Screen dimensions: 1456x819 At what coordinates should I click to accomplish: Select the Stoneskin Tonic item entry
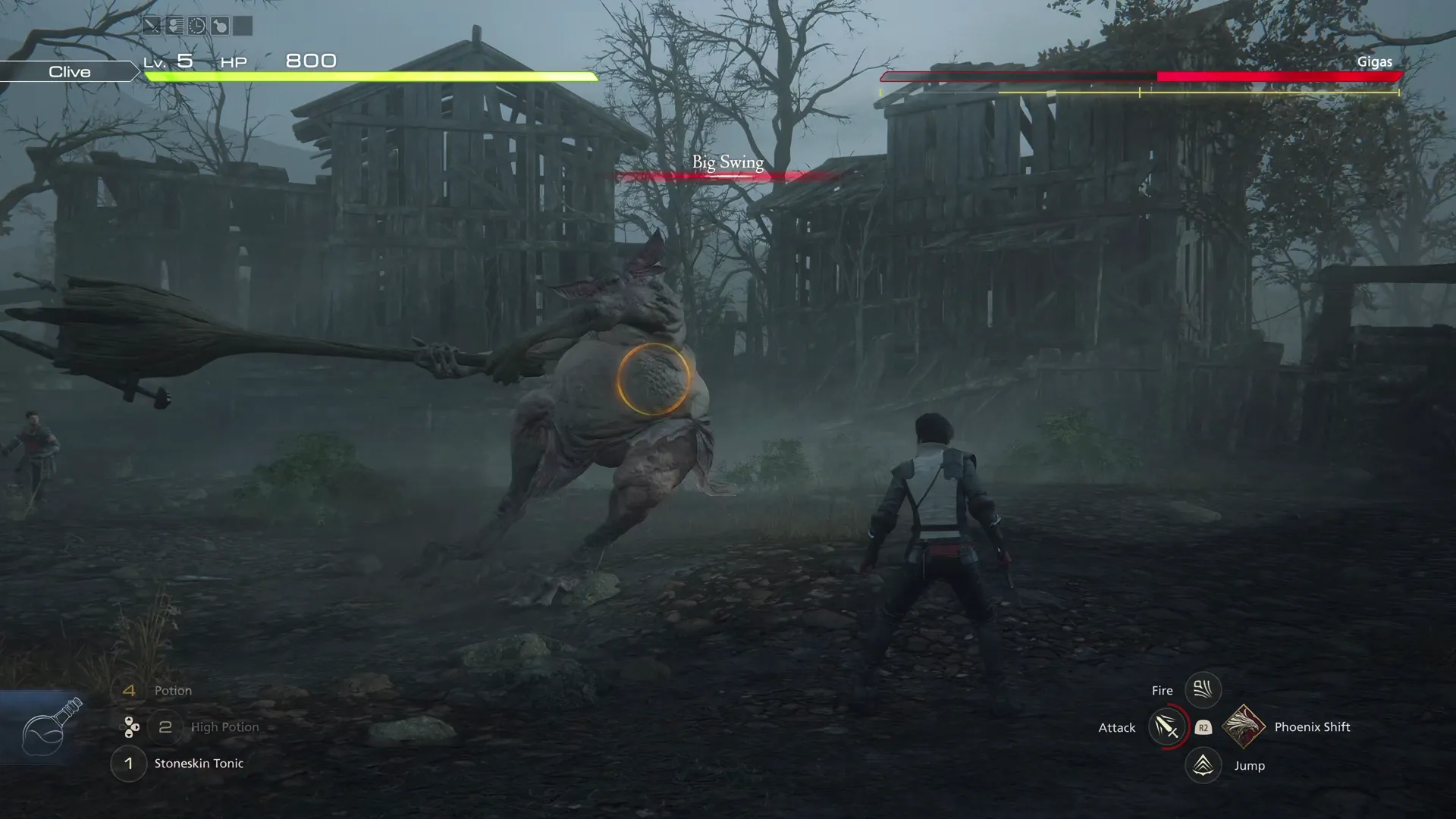(x=199, y=763)
